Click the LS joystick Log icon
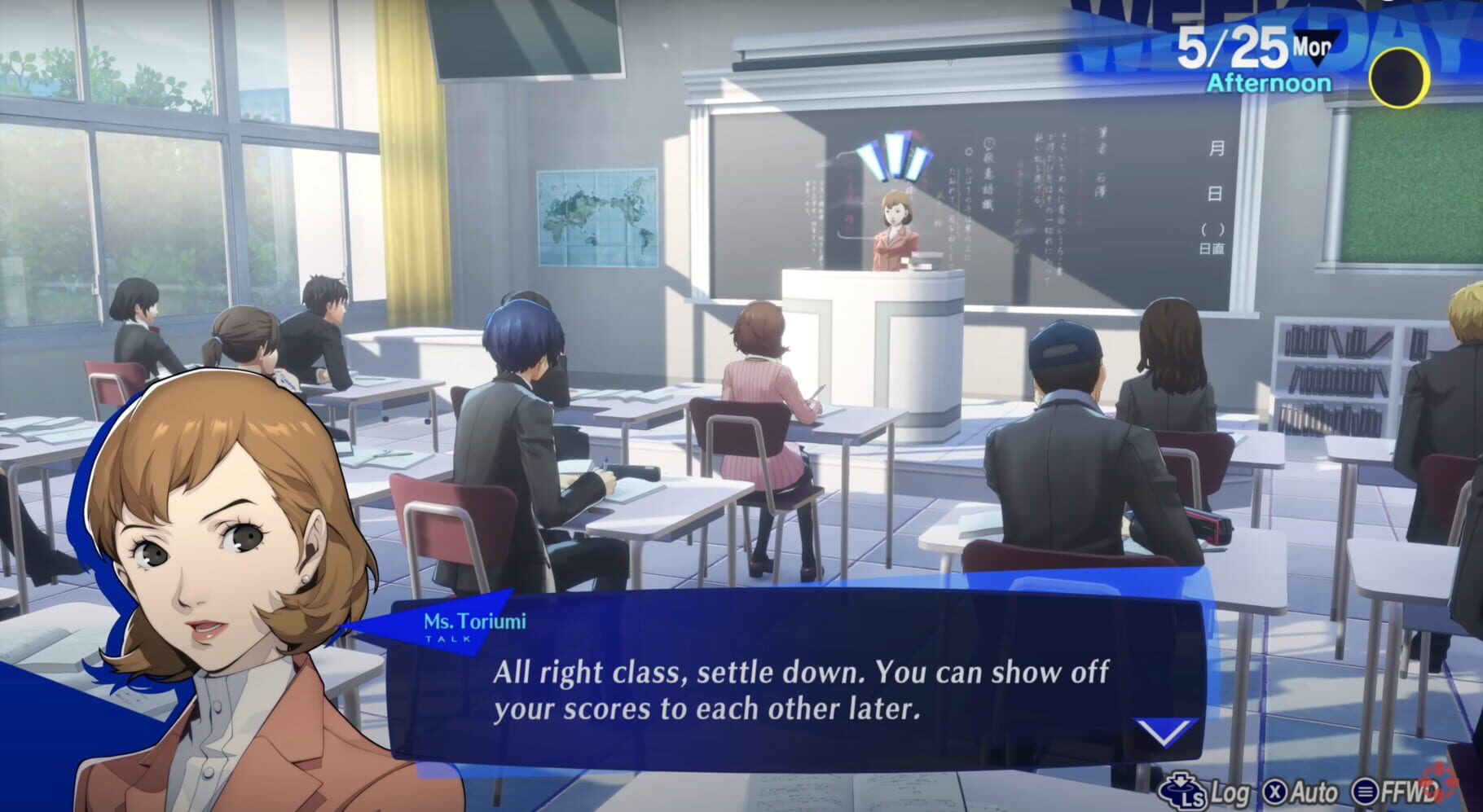1483x812 pixels. (1182, 790)
